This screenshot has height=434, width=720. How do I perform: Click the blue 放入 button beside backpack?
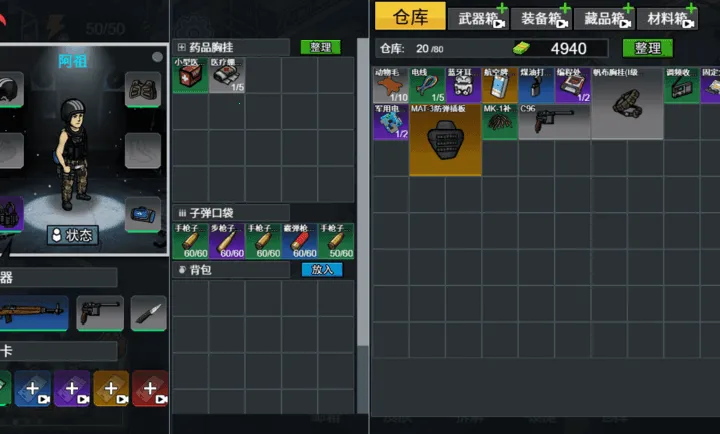pyautogui.click(x=322, y=270)
